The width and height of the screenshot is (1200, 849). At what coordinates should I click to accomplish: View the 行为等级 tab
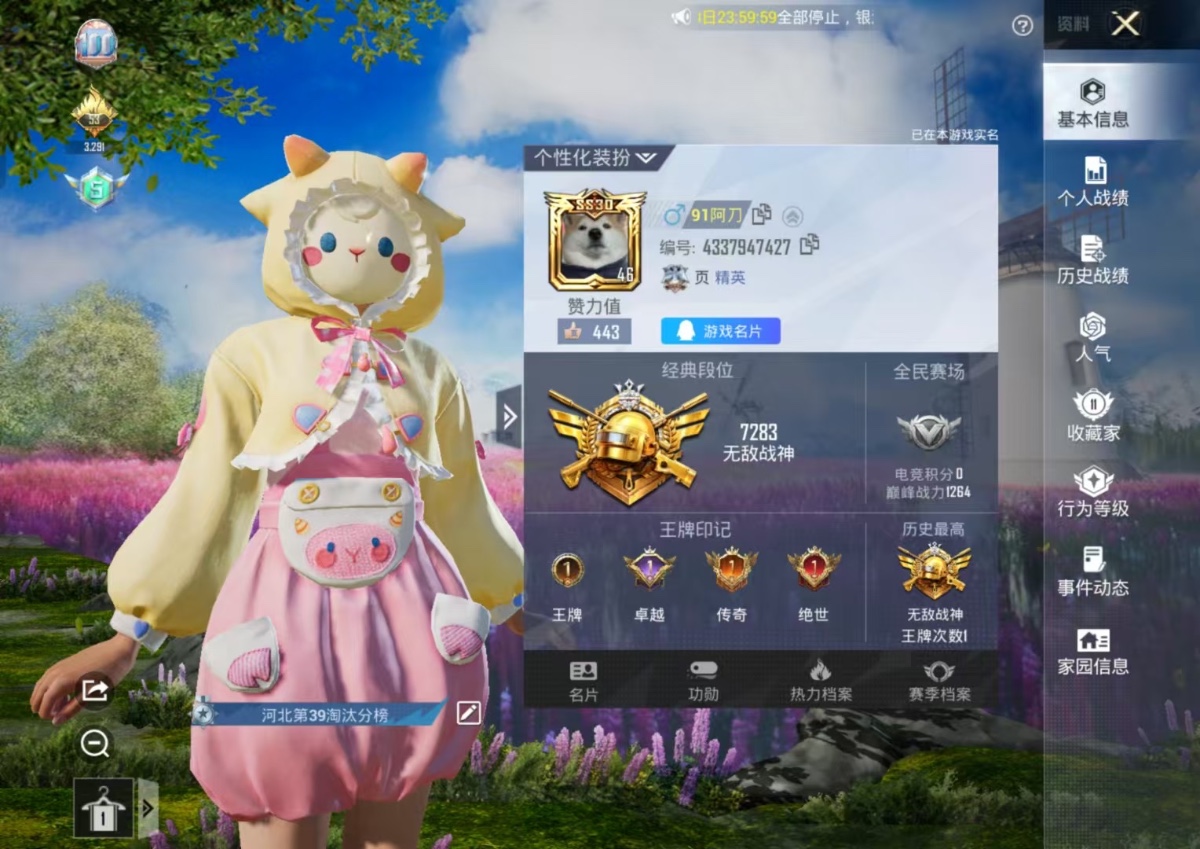tap(1093, 493)
